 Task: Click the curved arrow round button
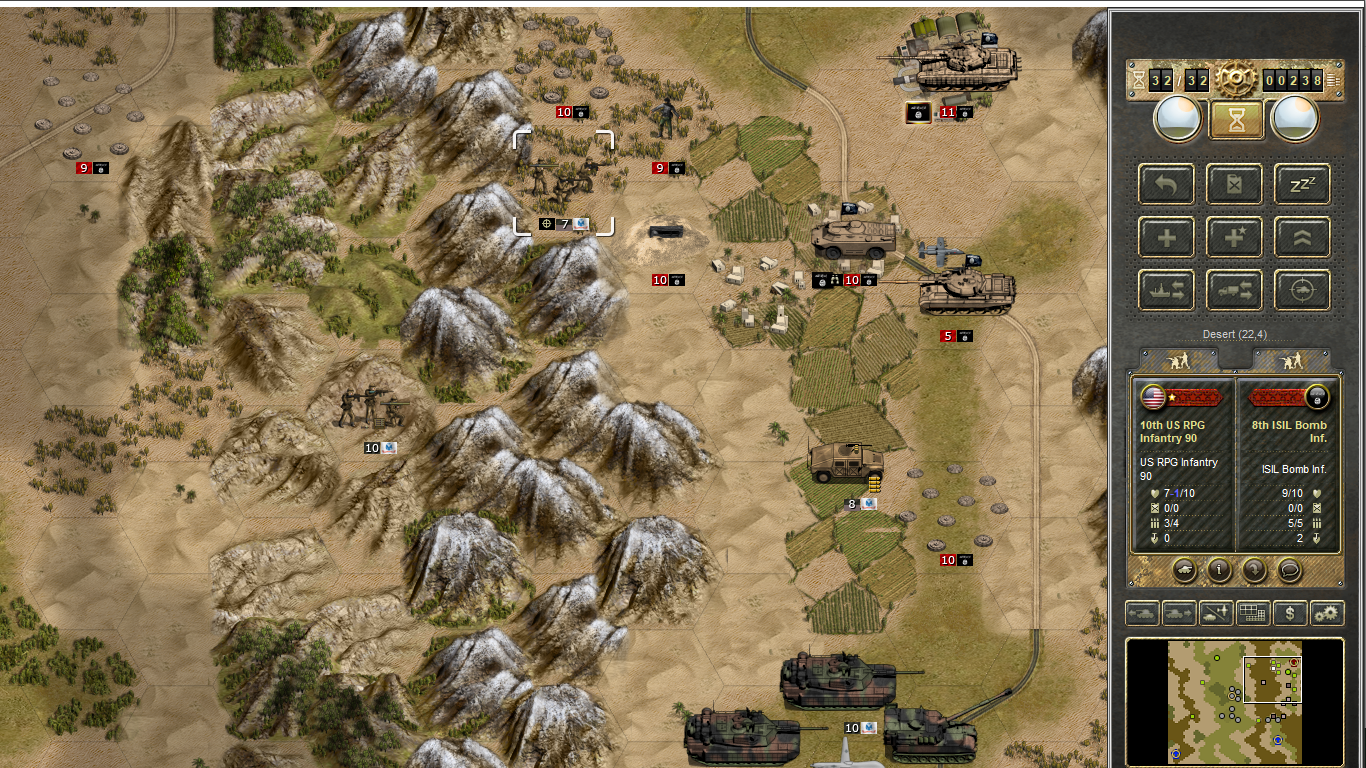tap(1254, 570)
